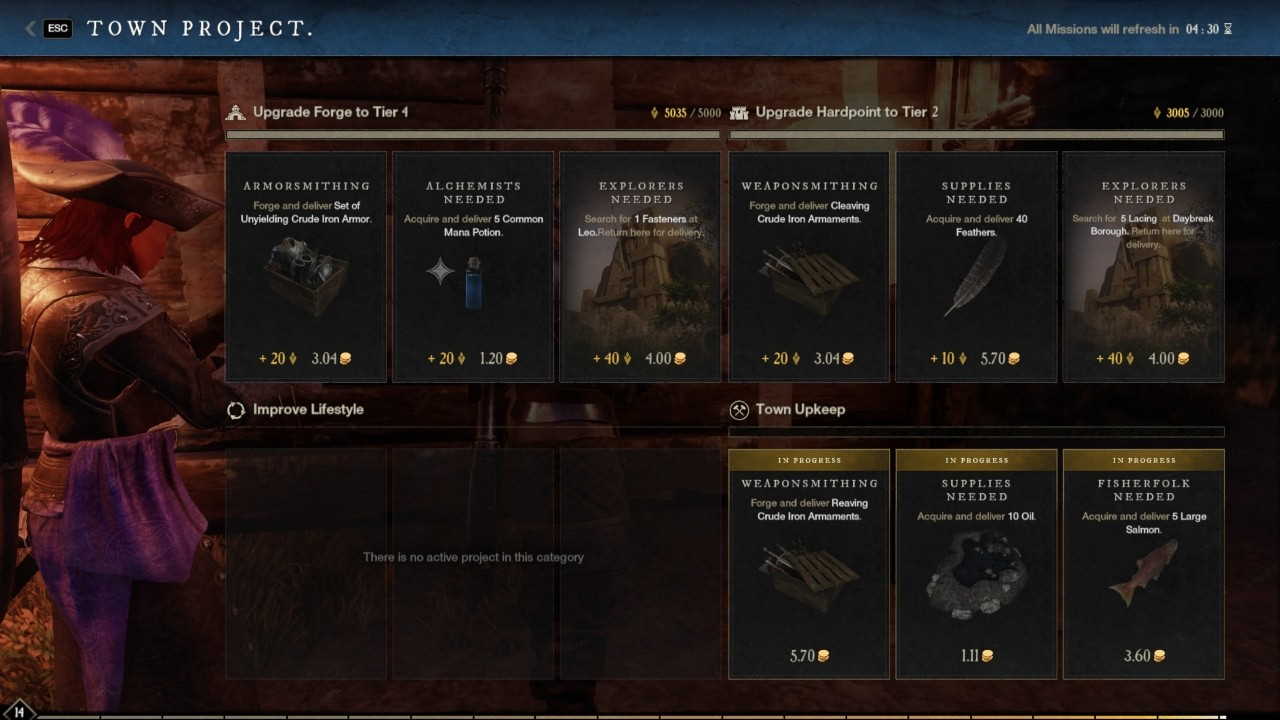
Task: Select the Armorsmithing Unyielding Crude Iron Armor mission
Action: click(x=306, y=267)
